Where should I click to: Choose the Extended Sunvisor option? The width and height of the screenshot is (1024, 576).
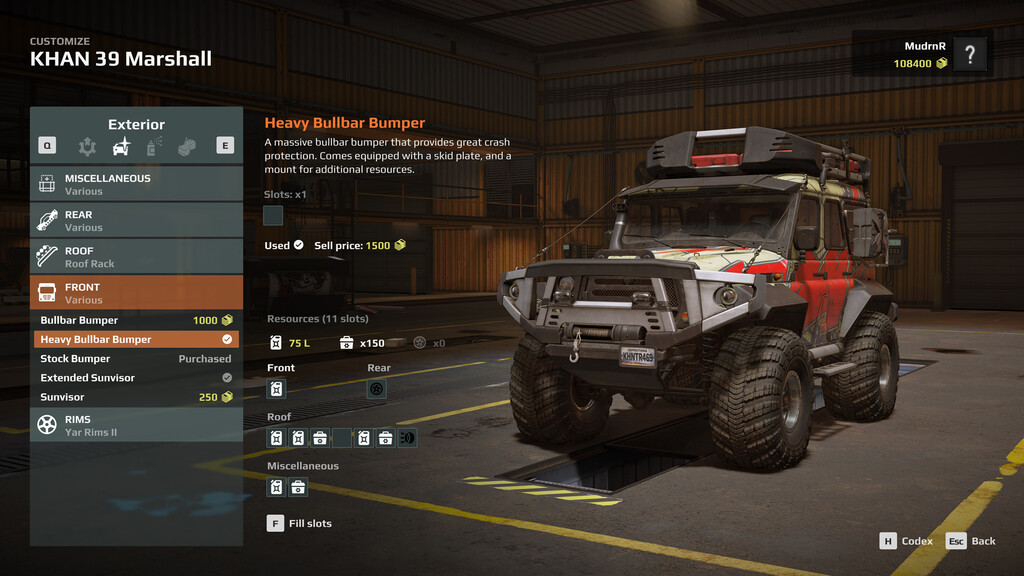click(x=136, y=378)
